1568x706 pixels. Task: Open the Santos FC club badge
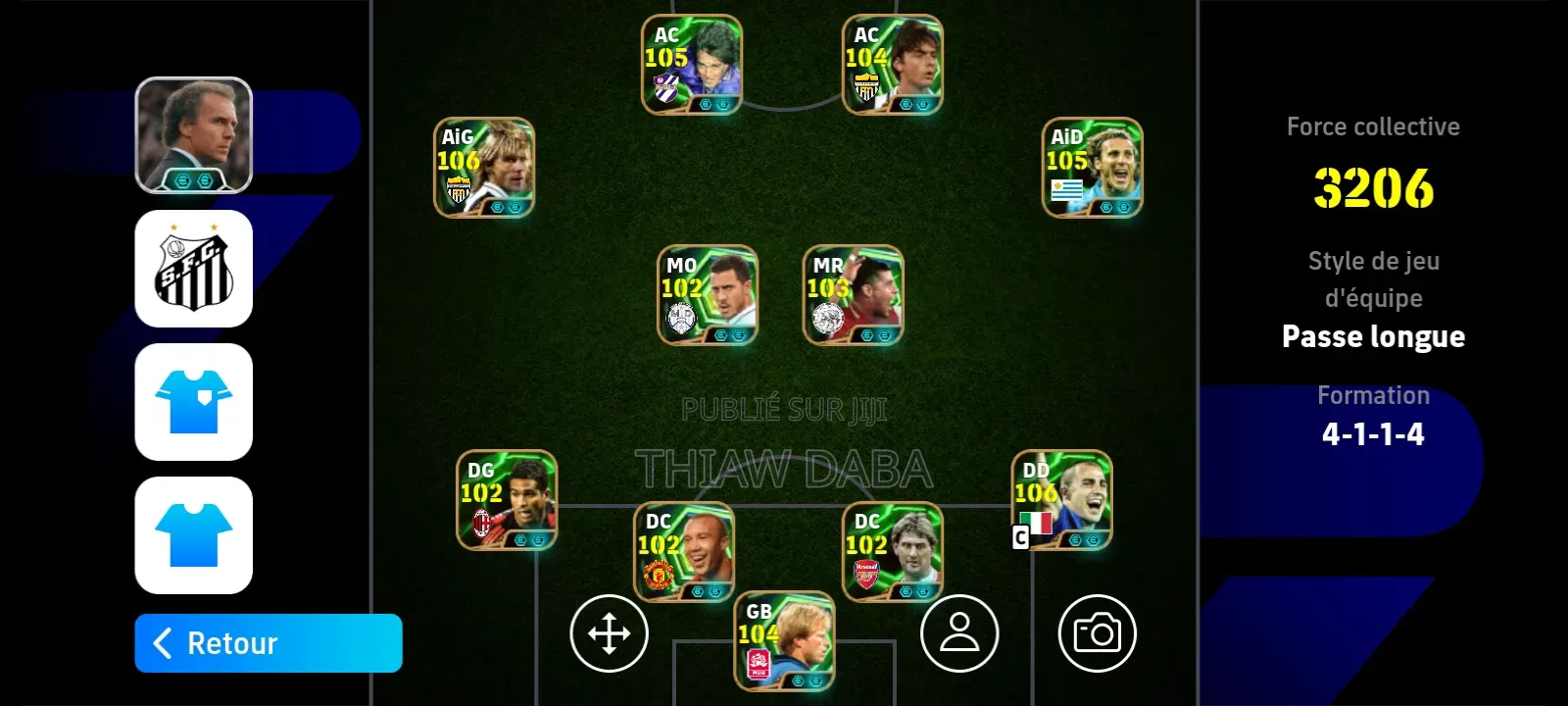[x=194, y=268]
